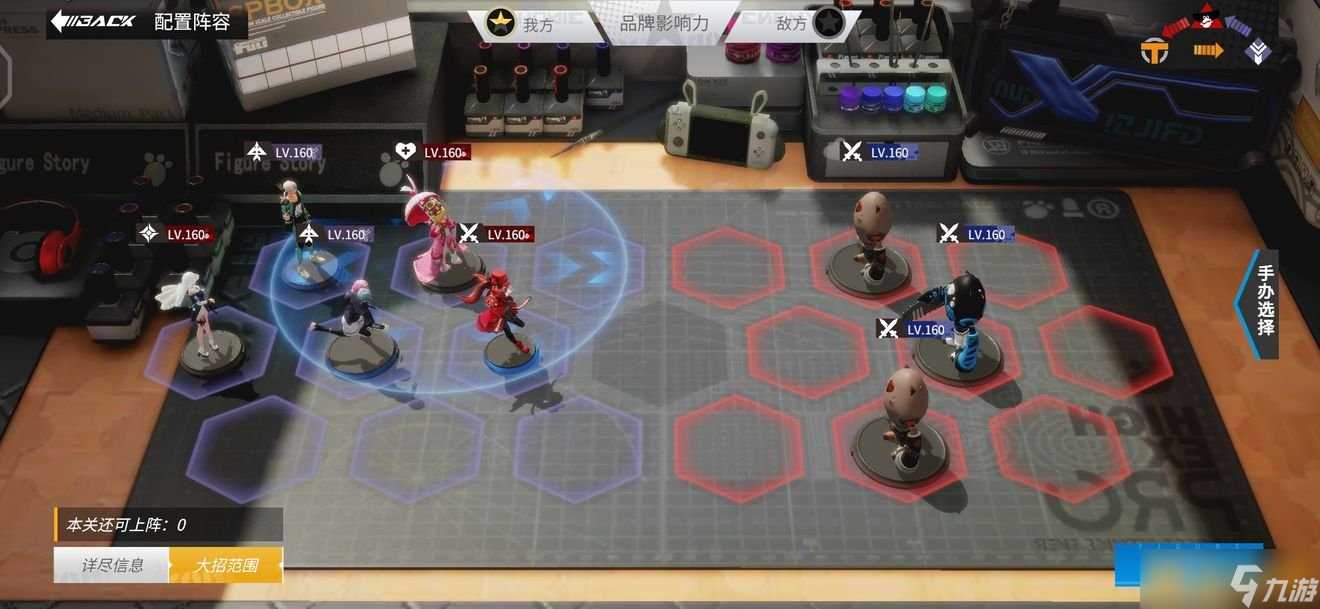Show 详尽信息 detailed information
The width and height of the screenshot is (1320, 609).
pyautogui.click(x=111, y=565)
